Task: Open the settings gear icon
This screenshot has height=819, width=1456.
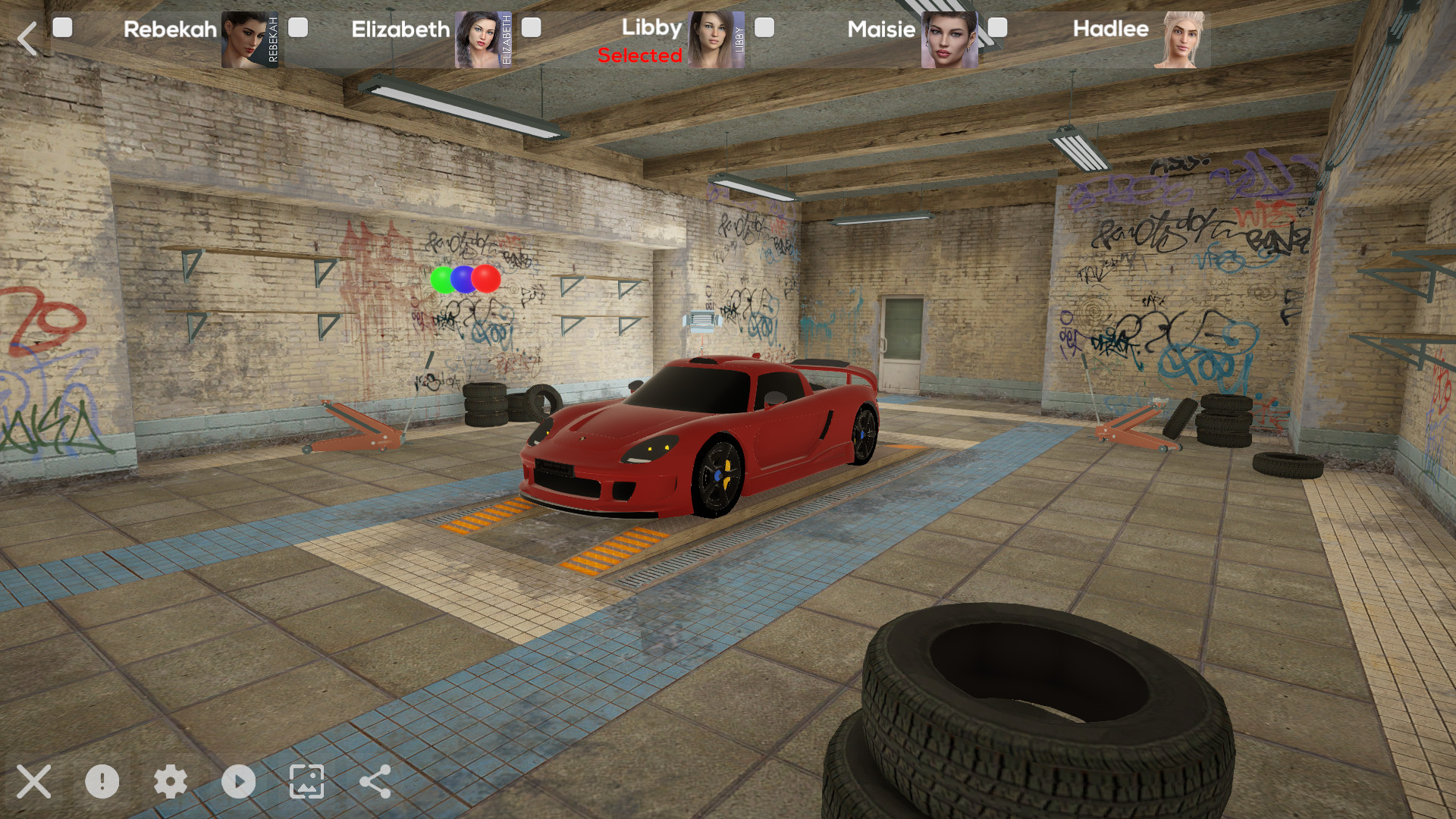Action: 171,782
